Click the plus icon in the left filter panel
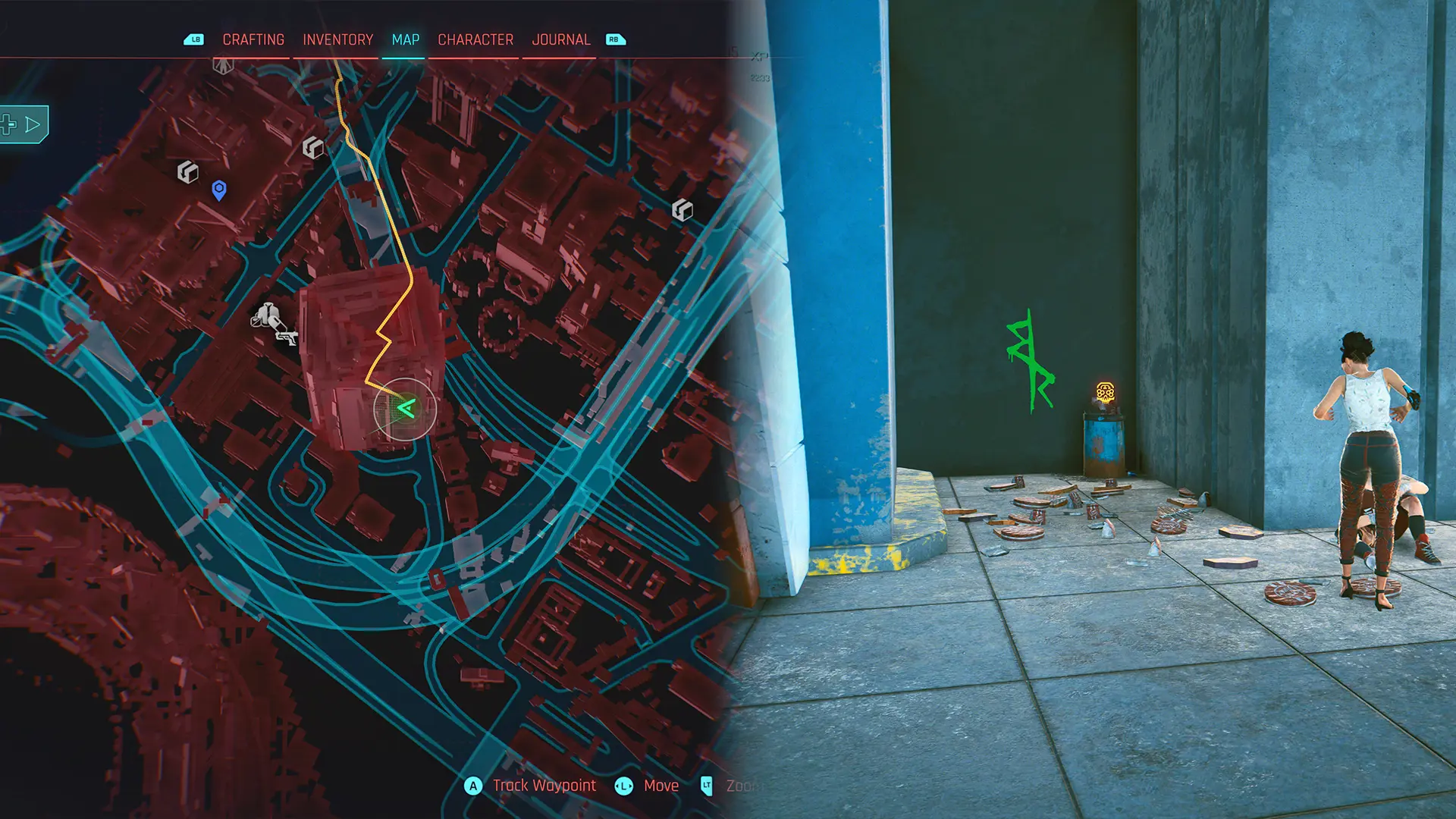 click(x=7, y=124)
